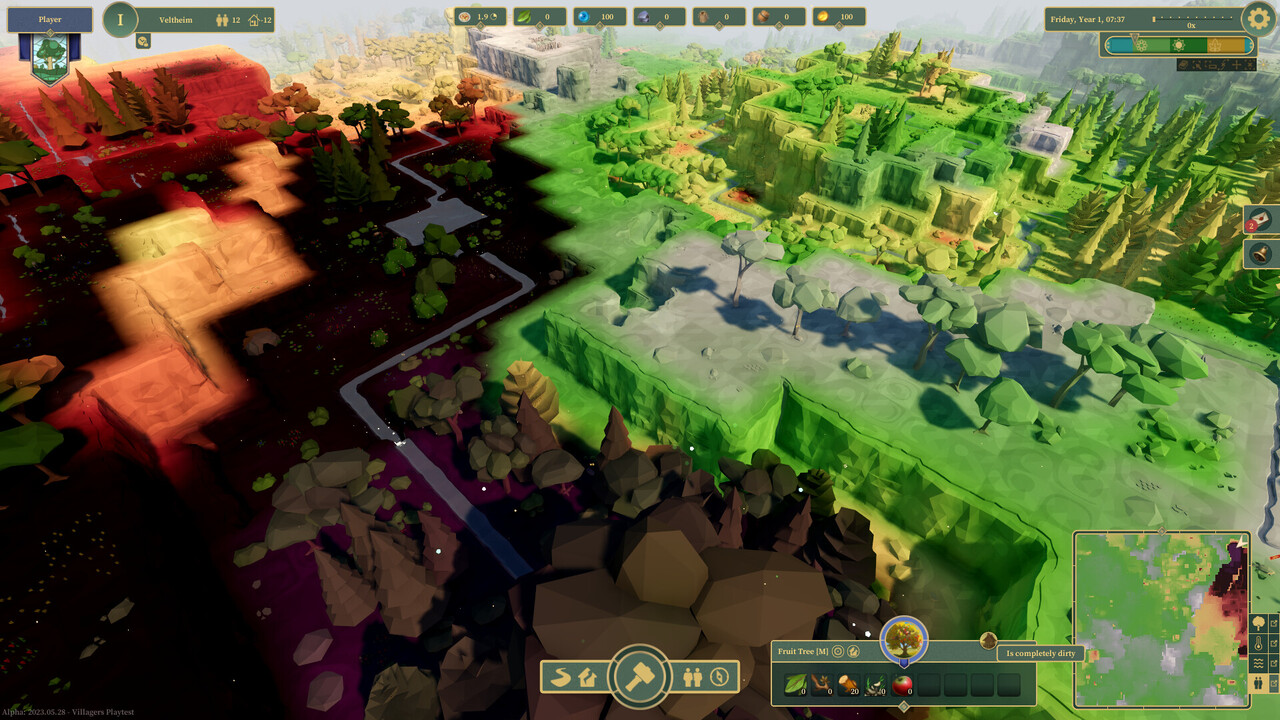Open the villagers panel from toolbar
The image size is (1280, 720).
tap(692, 677)
